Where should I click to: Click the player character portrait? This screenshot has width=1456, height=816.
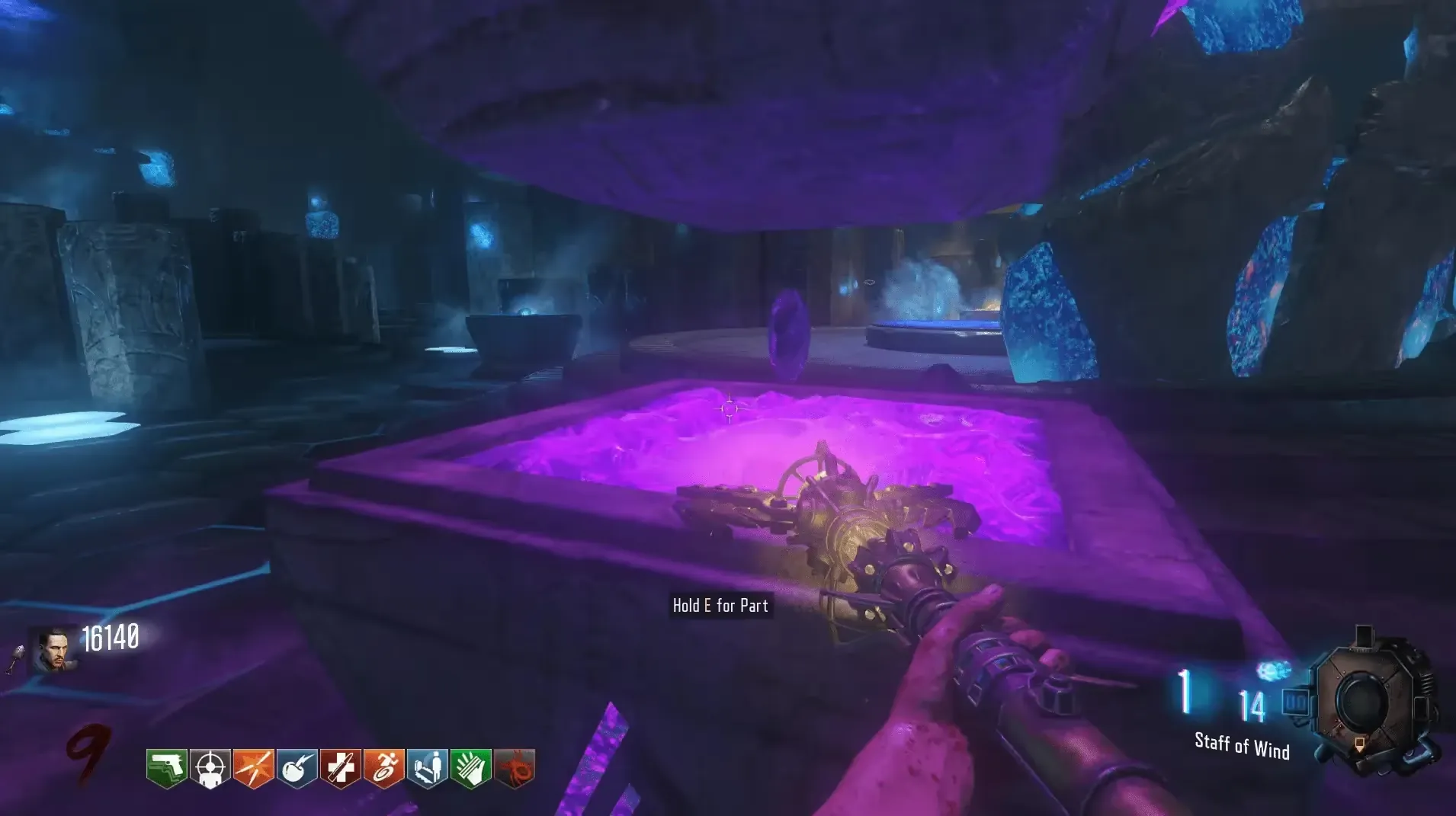pyautogui.click(x=55, y=649)
